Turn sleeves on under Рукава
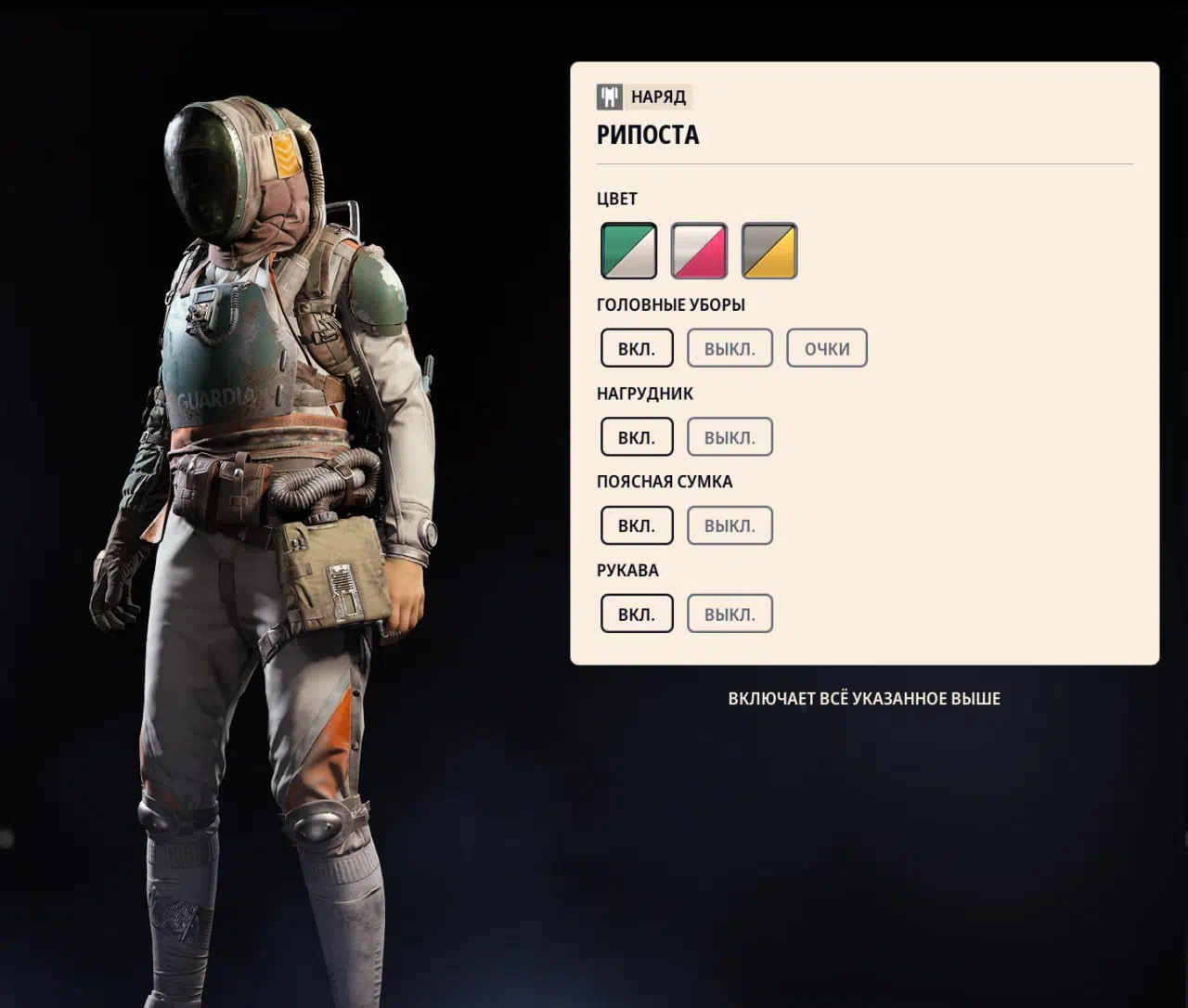Viewport: 1188px width, 1008px height. [637, 614]
